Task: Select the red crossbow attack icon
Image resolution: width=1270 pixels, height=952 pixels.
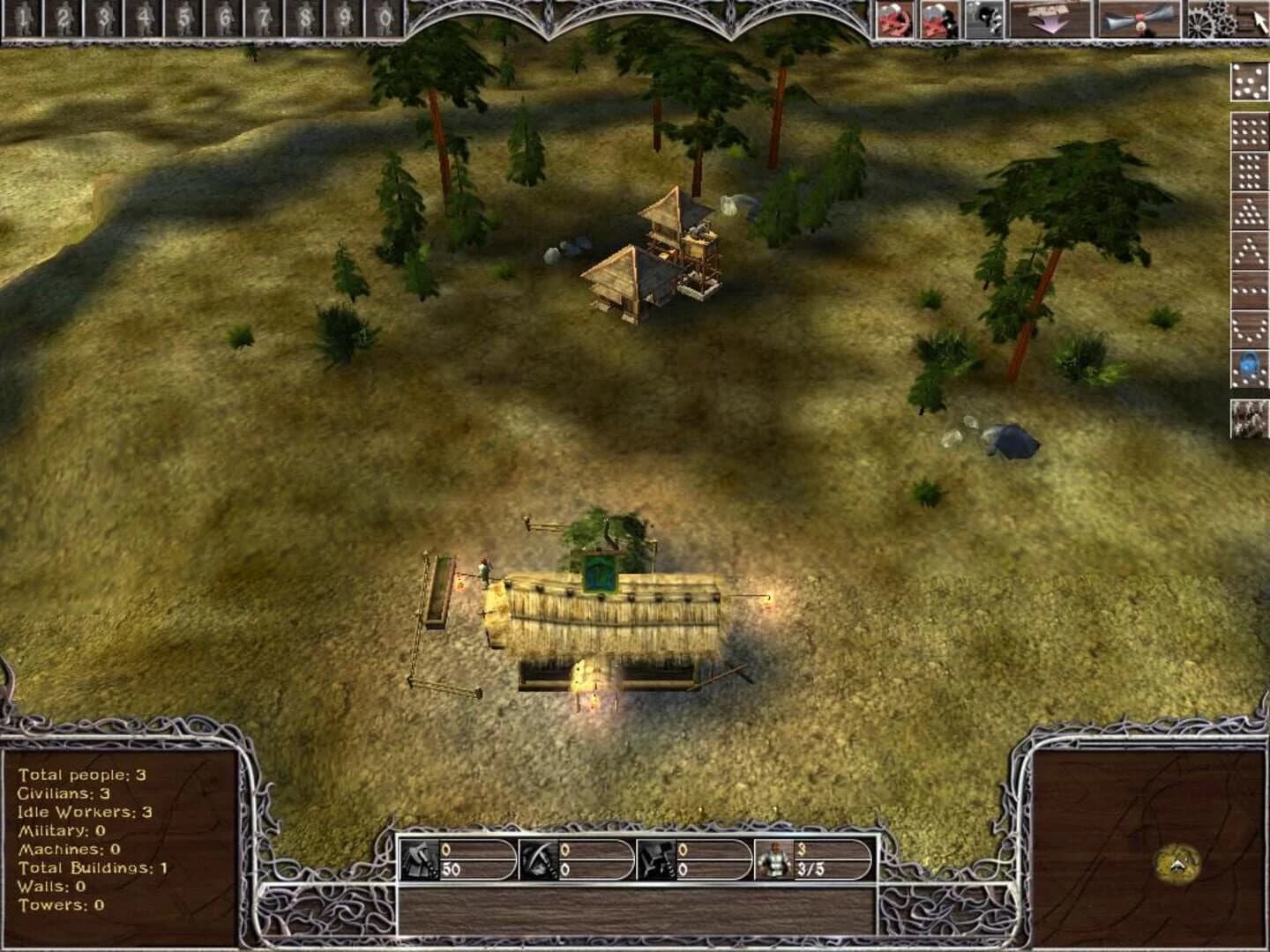Action: click(896, 19)
